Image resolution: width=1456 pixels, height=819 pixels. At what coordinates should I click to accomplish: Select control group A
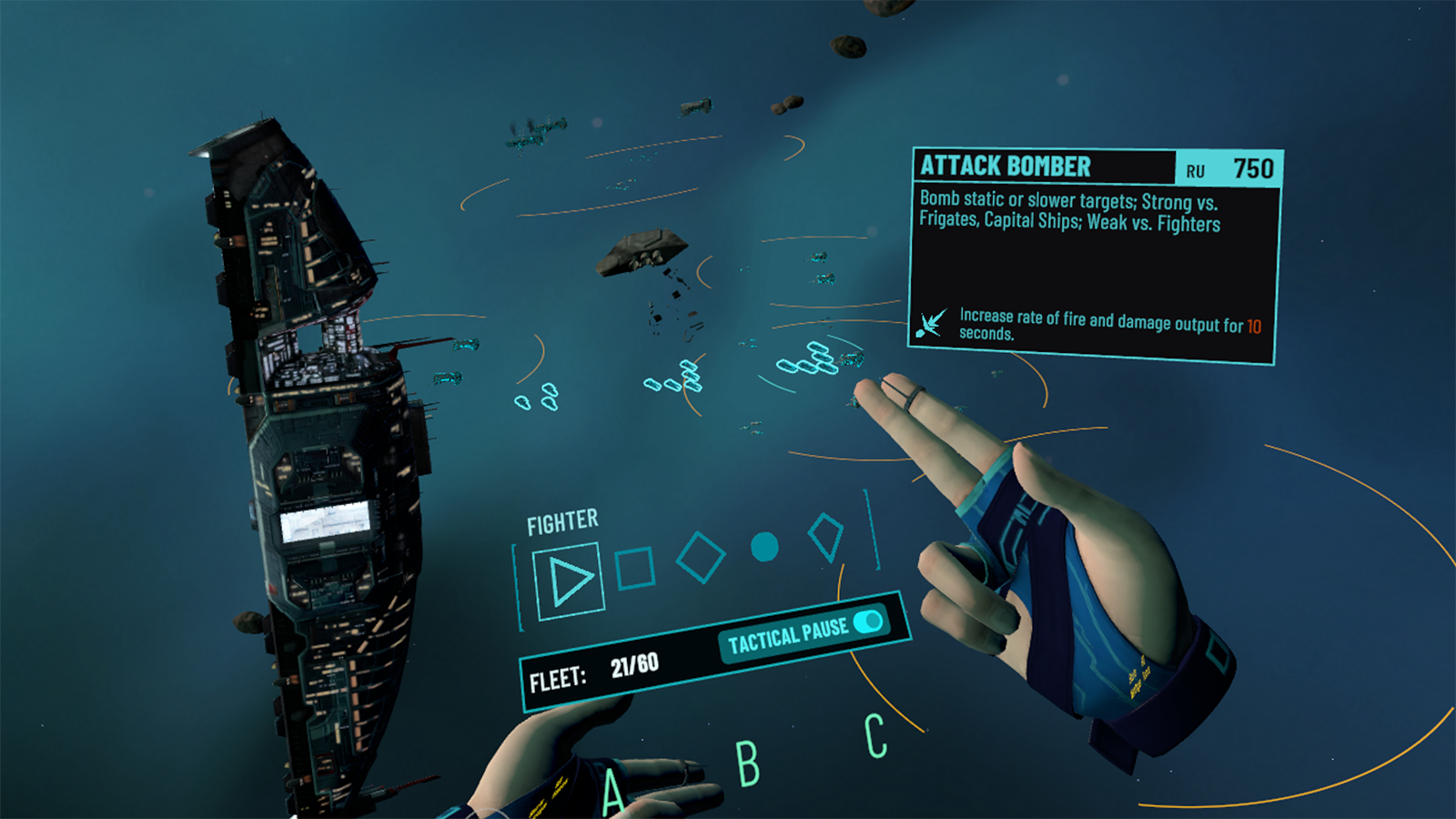614,790
